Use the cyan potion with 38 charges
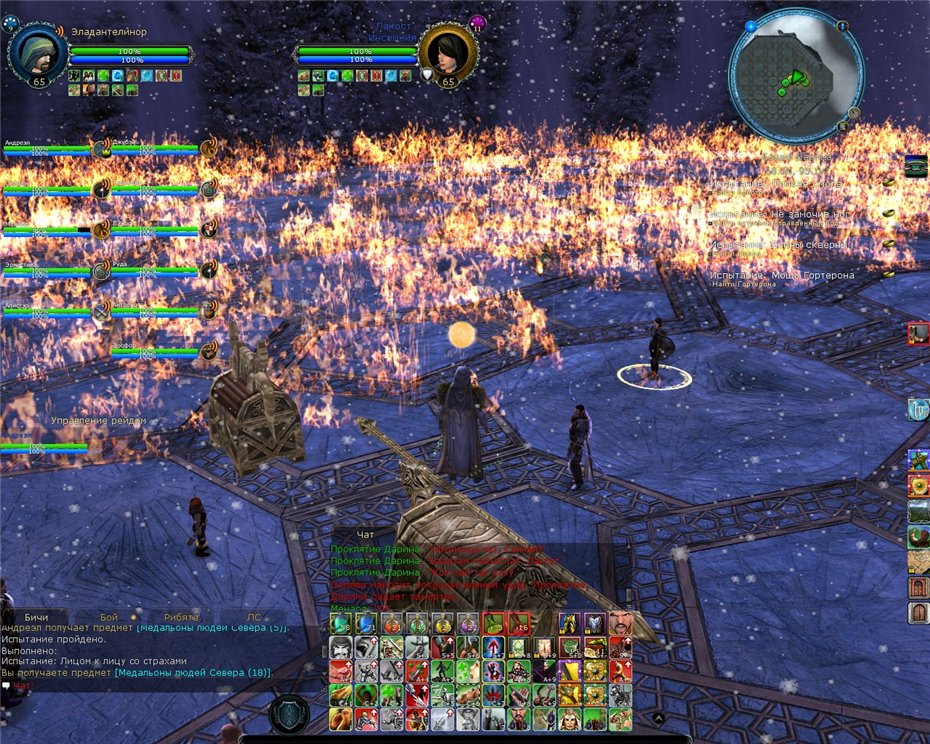 341,624
